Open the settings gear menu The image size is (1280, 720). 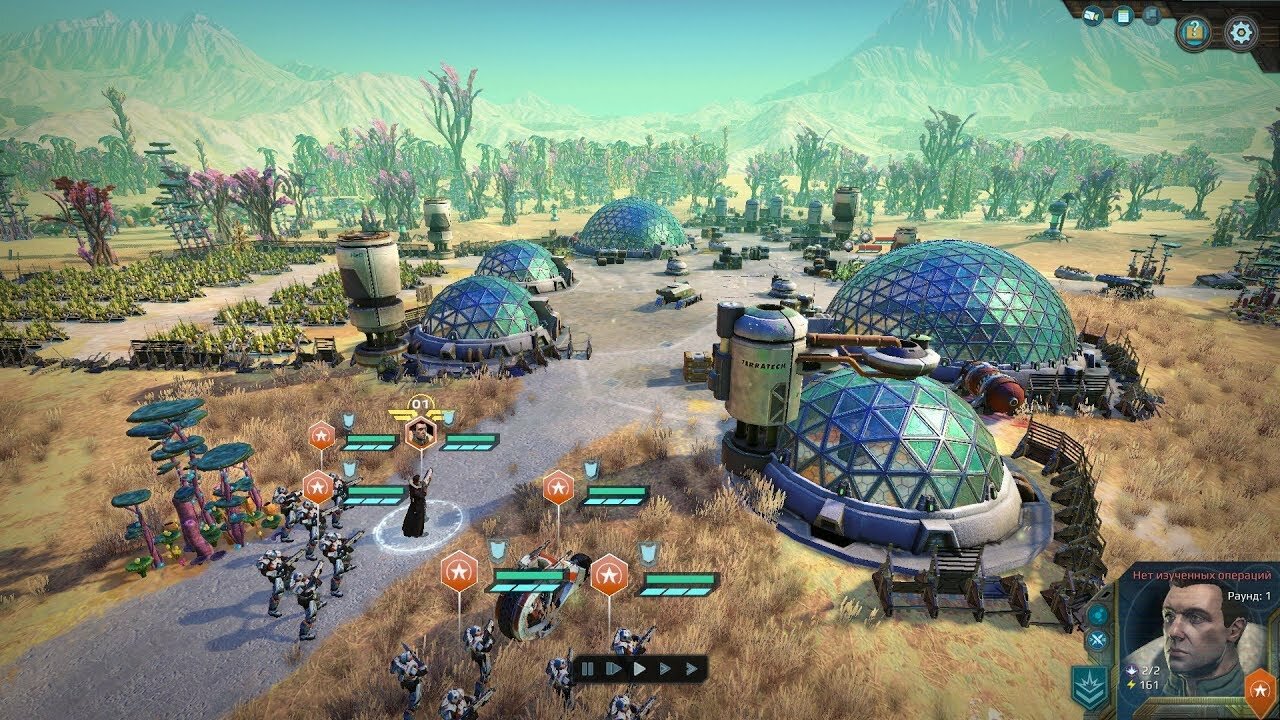tap(1243, 32)
